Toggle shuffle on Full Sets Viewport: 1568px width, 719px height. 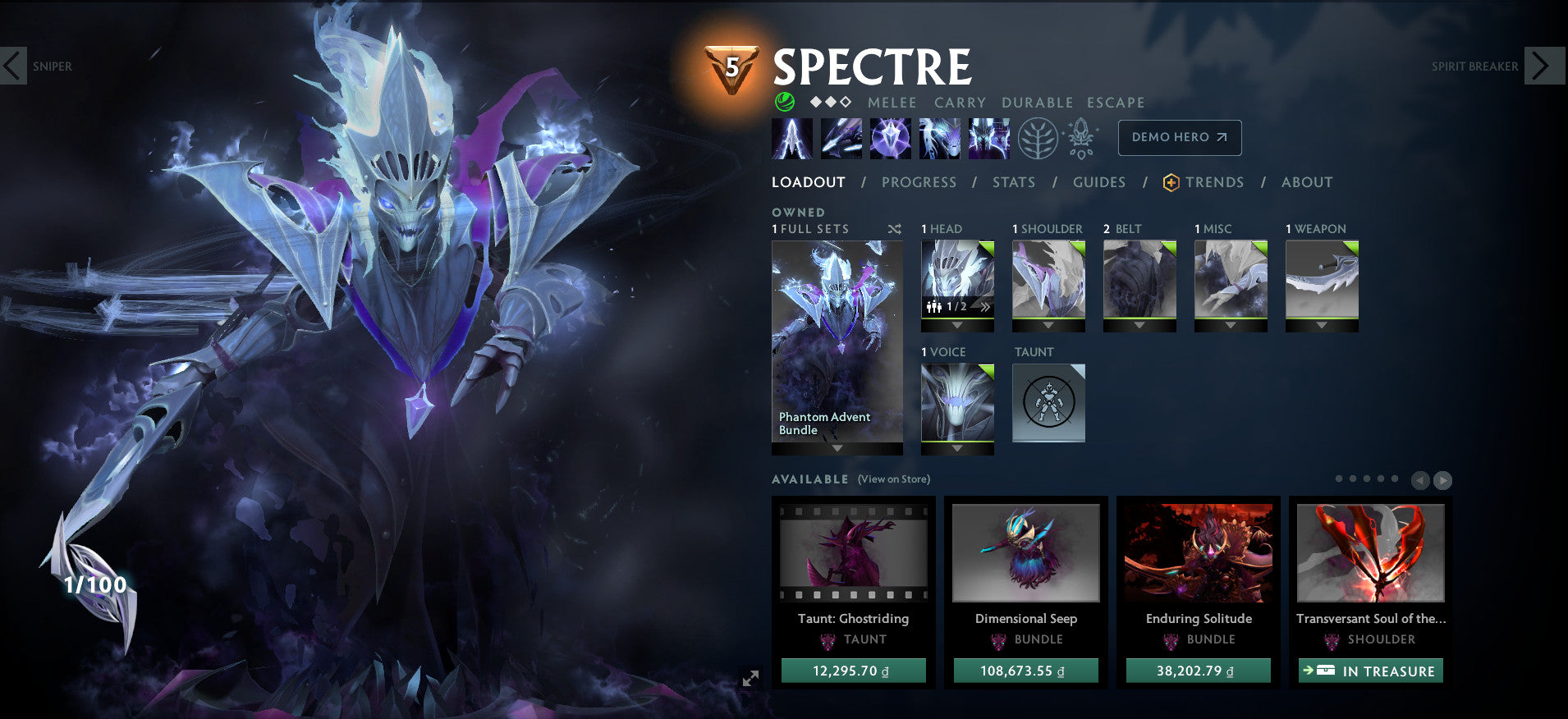click(x=896, y=230)
